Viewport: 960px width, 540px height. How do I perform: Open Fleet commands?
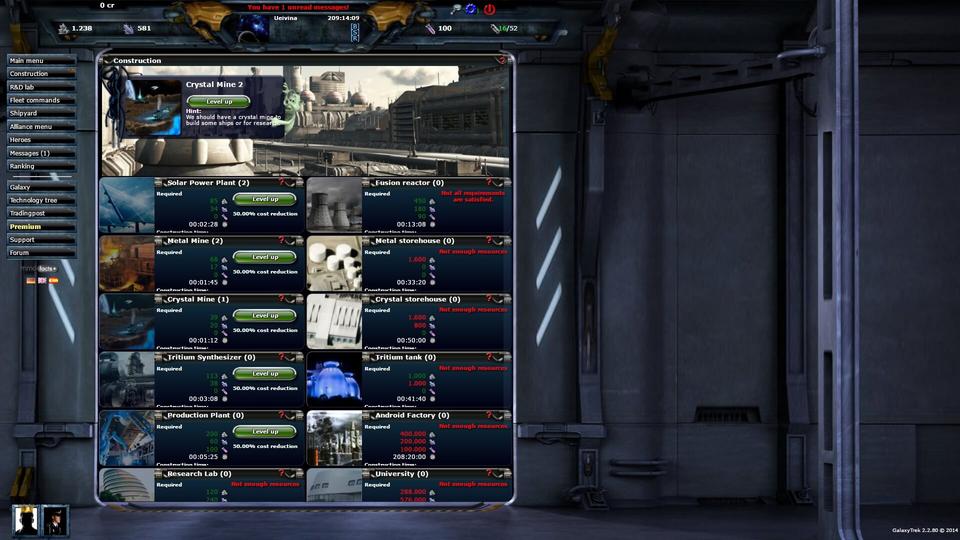41,100
